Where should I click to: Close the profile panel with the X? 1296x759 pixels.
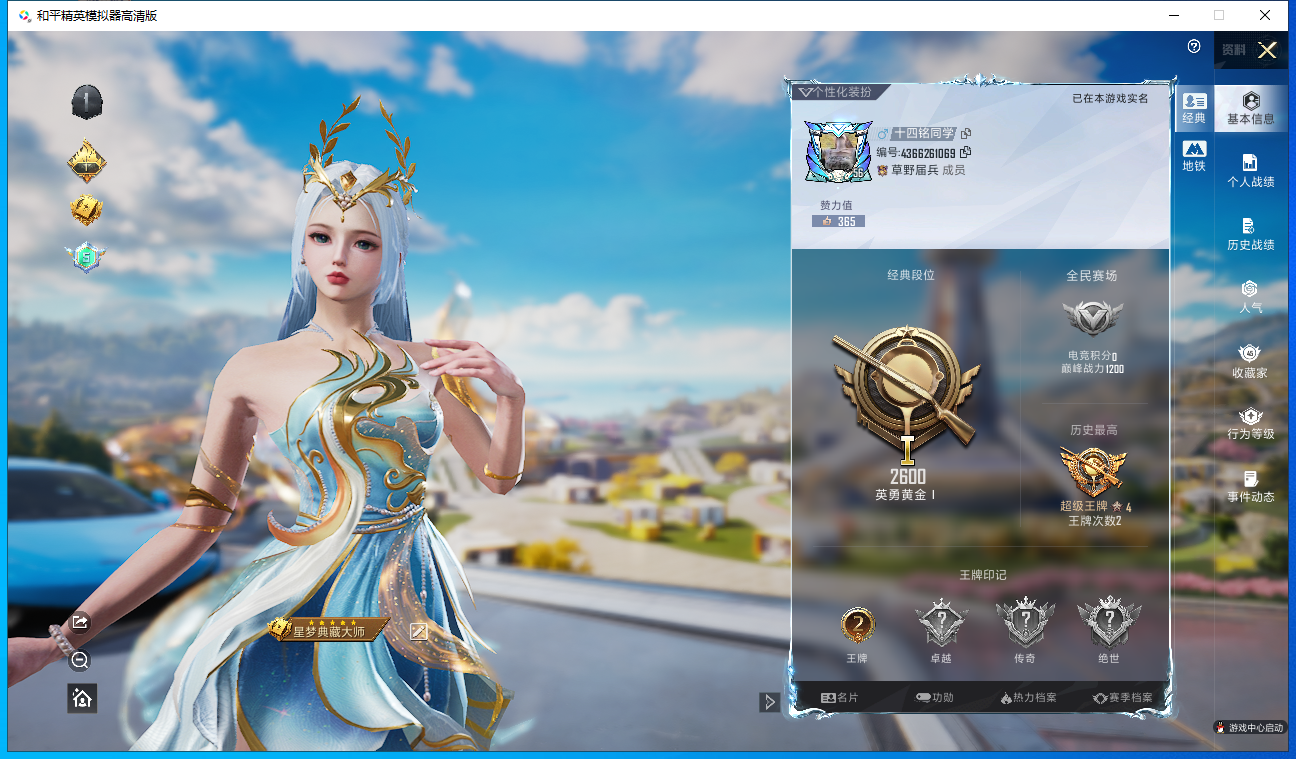pos(1267,51)
